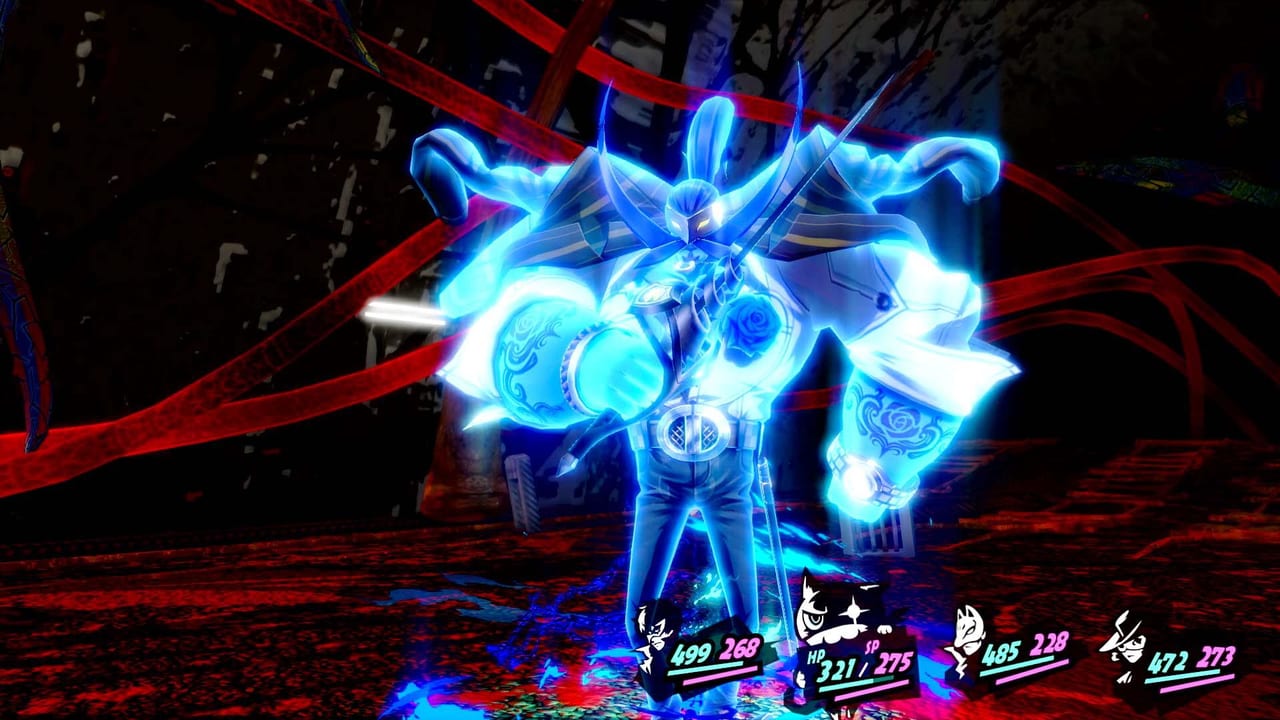Screen dimensions: 1280x720
Task: Select Skull's portrait icon on the far right
Action: (1126, 644)
